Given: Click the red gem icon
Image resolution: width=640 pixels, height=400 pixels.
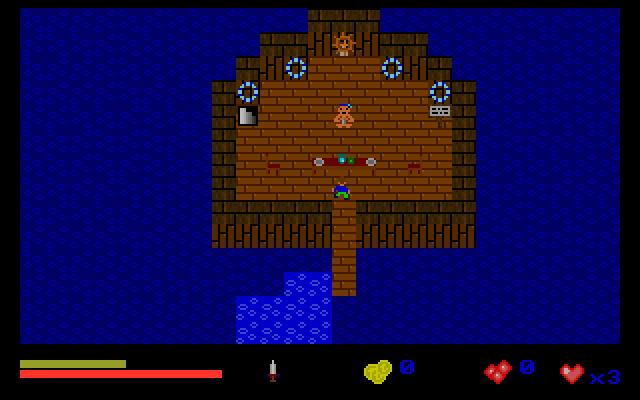Looking at the screenshot, I should pos(497,372).
